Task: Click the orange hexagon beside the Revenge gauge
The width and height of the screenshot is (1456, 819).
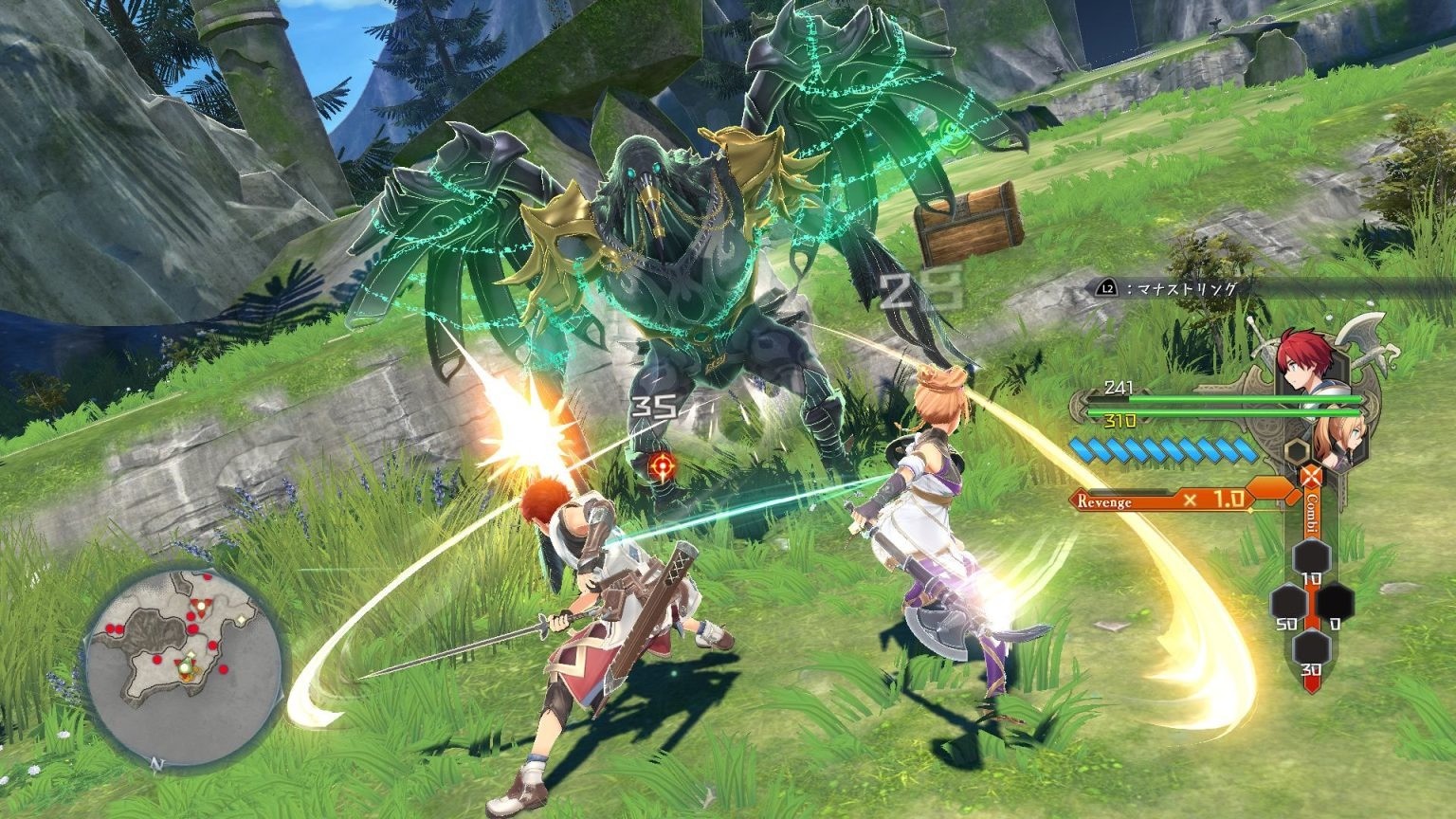Action: (1269, 488)
